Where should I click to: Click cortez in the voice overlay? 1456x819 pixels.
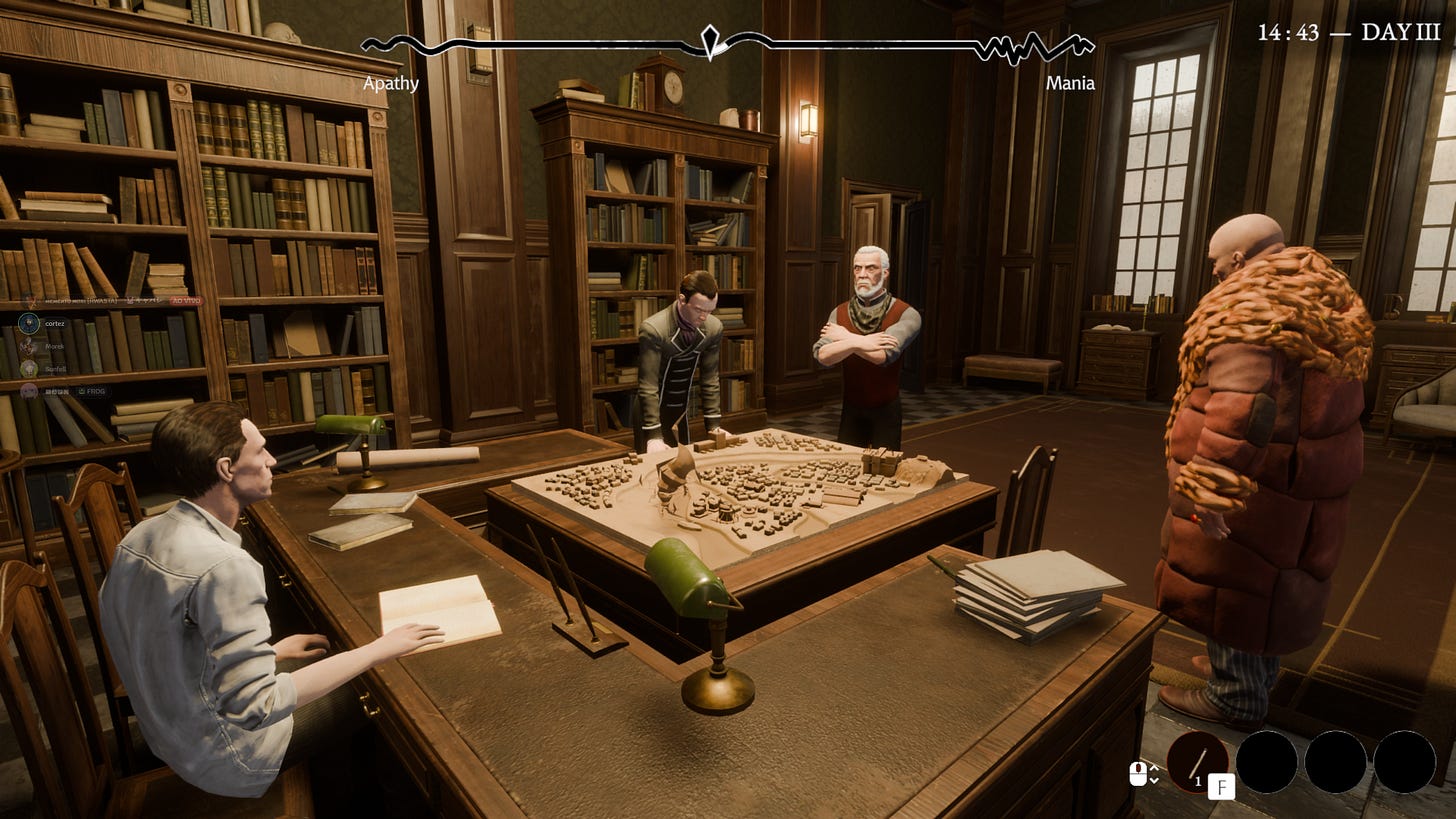(54, 323)
